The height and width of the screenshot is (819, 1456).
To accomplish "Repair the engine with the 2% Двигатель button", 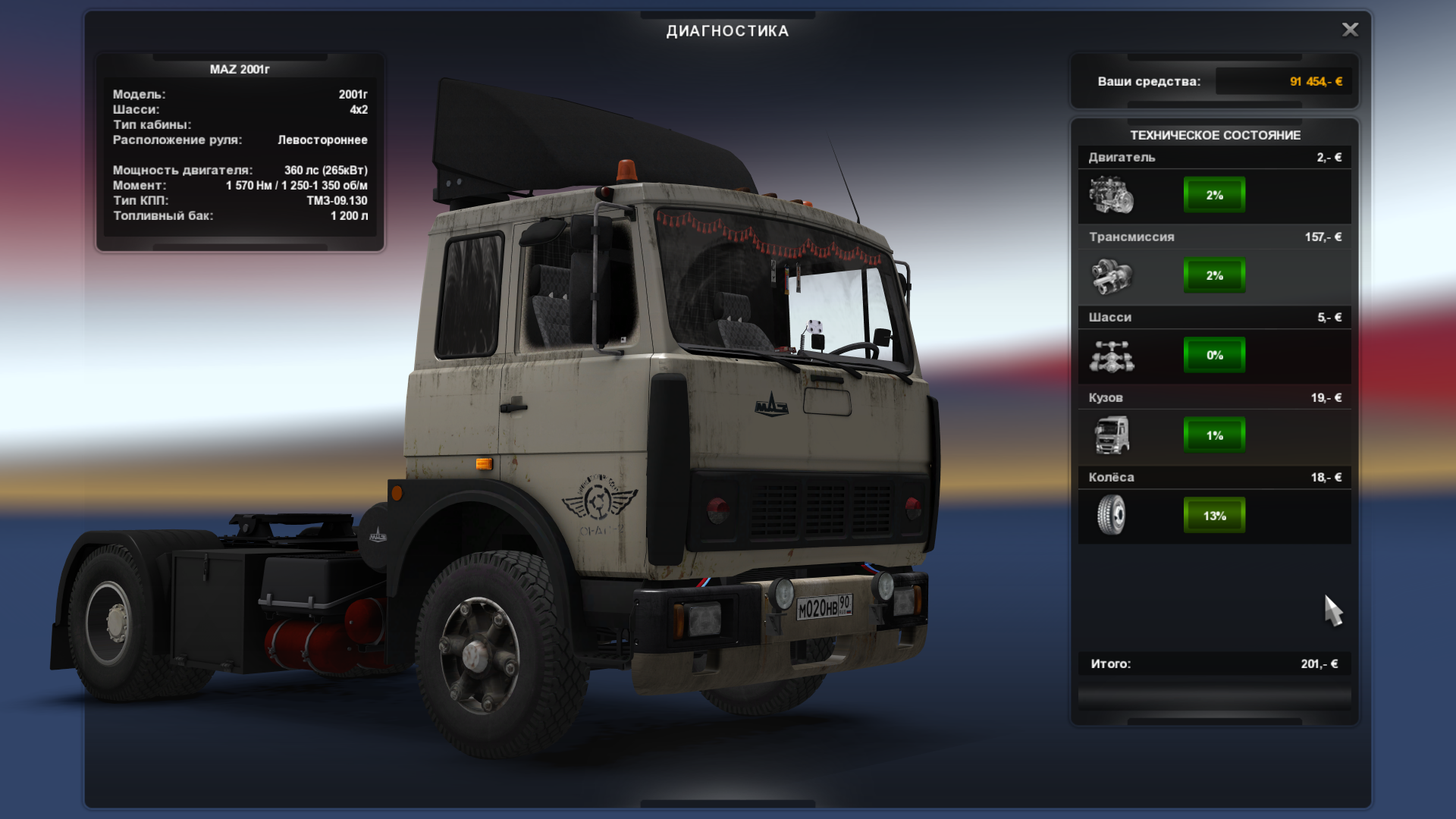I will tap(1214, 195).
